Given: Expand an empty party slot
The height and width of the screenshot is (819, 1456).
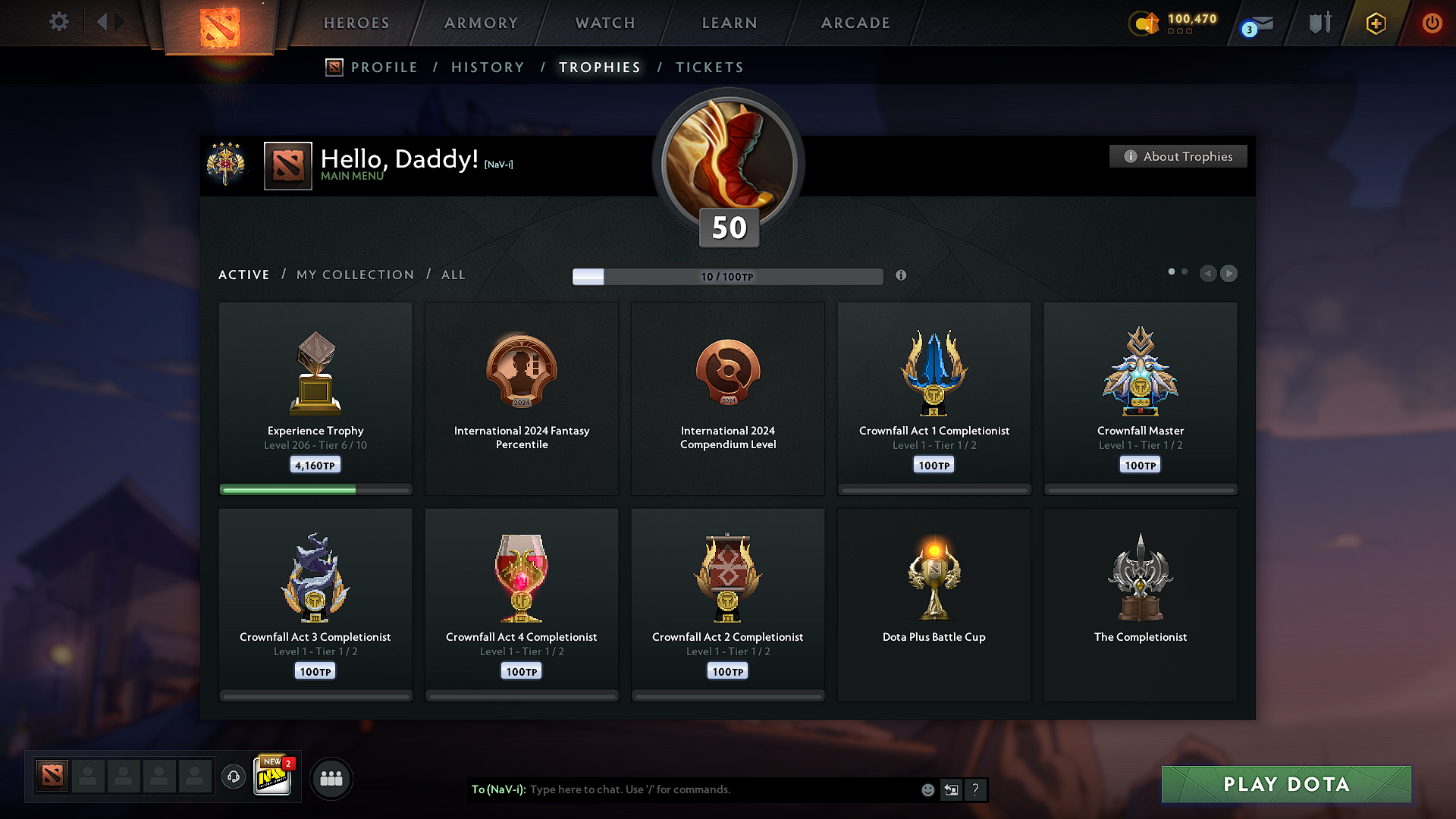Looking at the screenshot, I should point(88,777).
